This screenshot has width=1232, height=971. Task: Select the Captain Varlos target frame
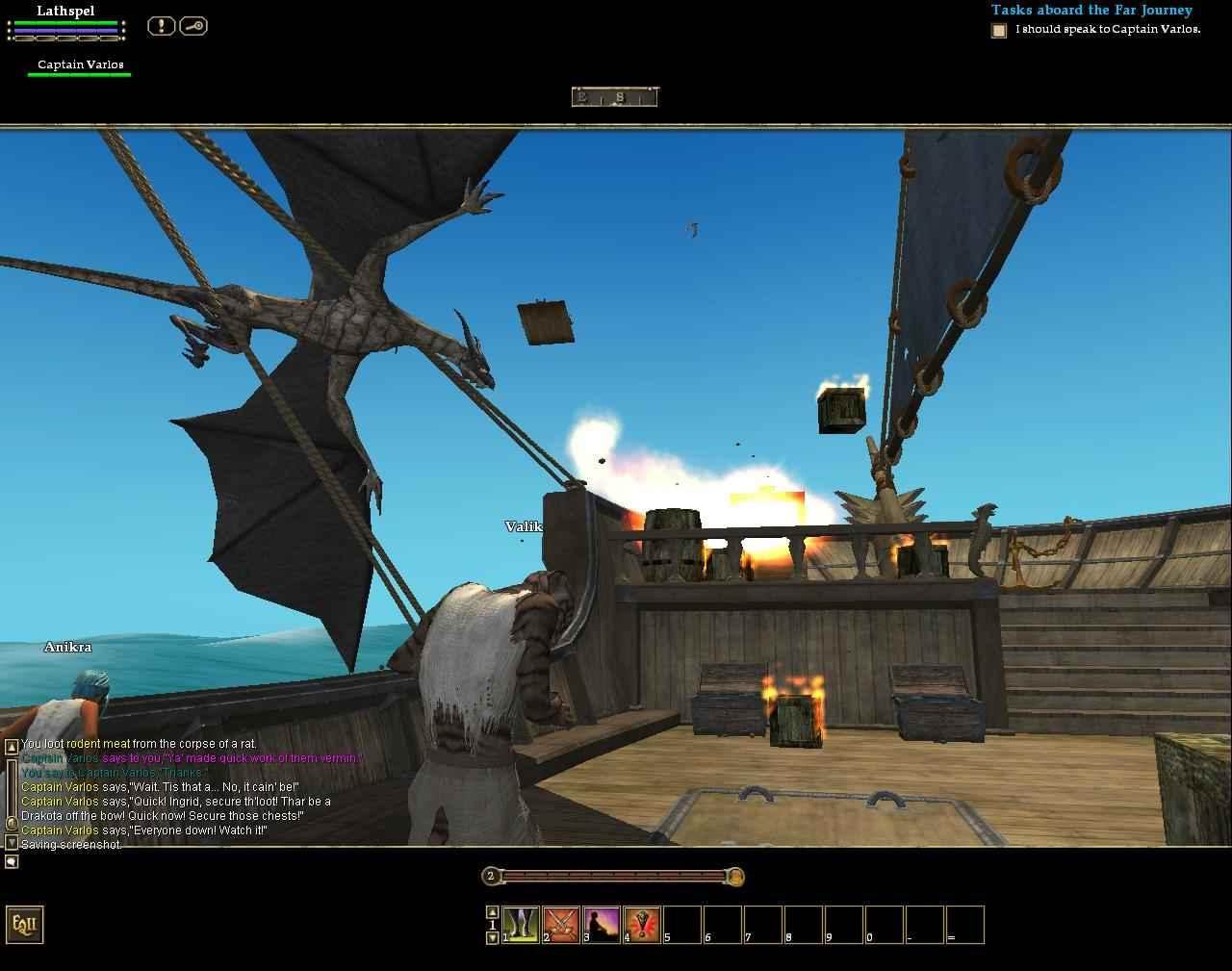coord(80,65)
